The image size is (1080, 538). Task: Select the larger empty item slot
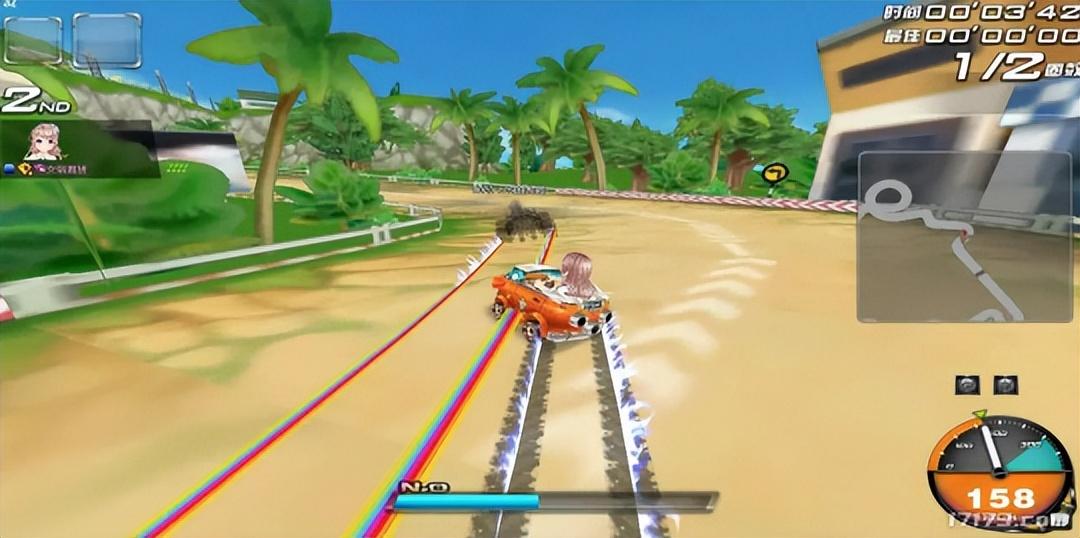point(107,41)
